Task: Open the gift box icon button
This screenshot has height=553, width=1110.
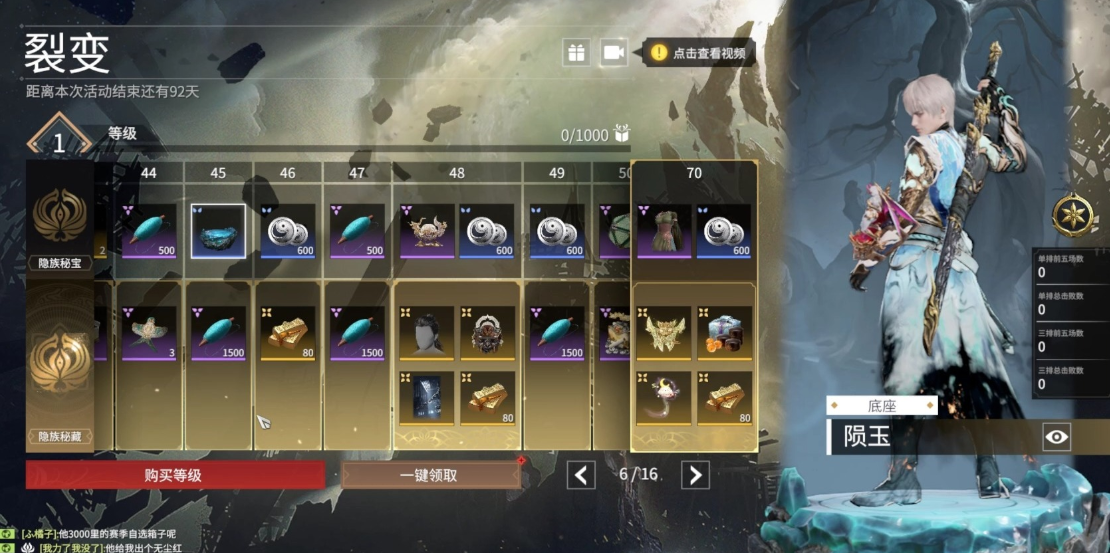Action: pos(576,53)
